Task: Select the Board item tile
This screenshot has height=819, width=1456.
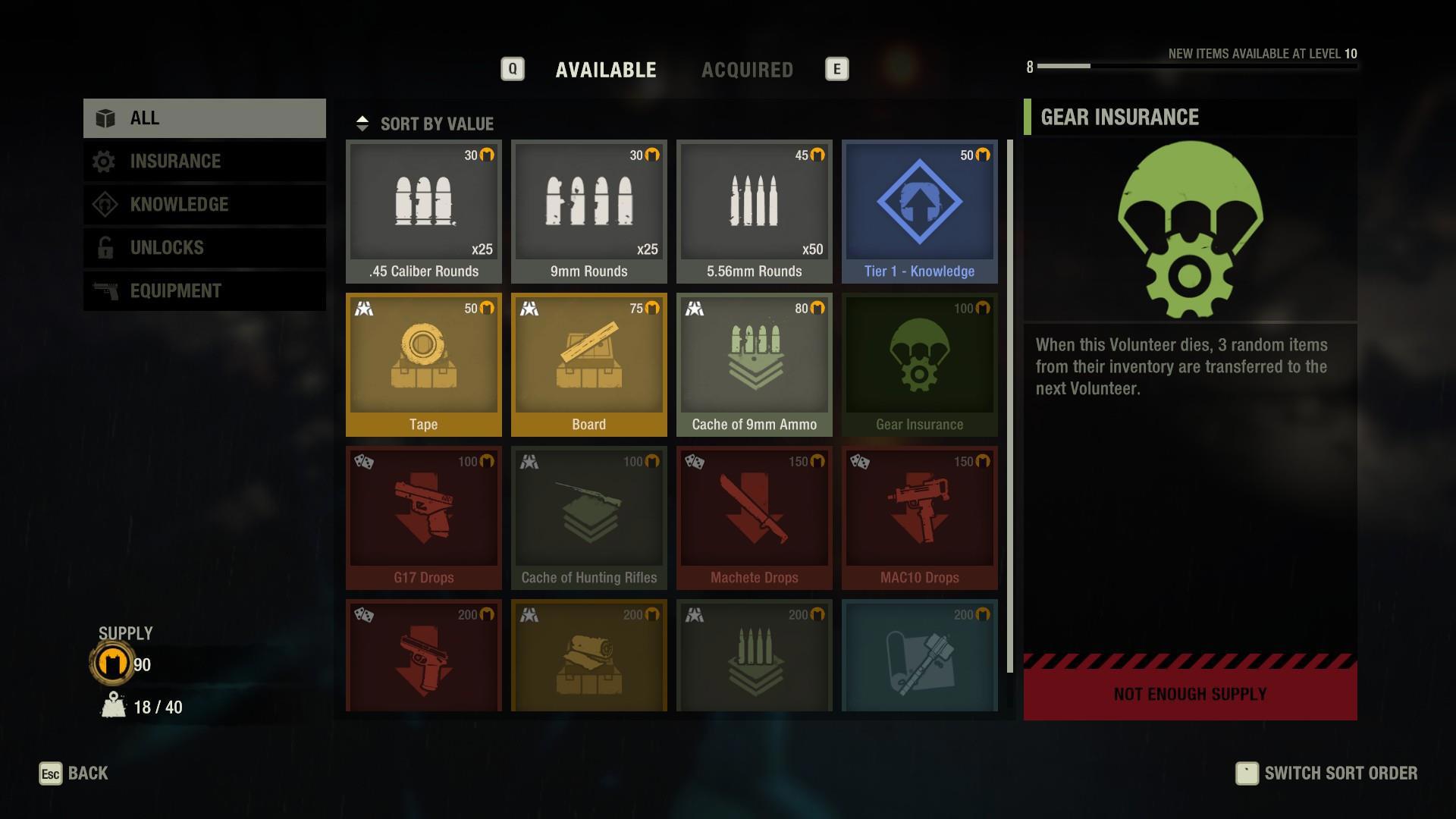Action: [588, 364]
